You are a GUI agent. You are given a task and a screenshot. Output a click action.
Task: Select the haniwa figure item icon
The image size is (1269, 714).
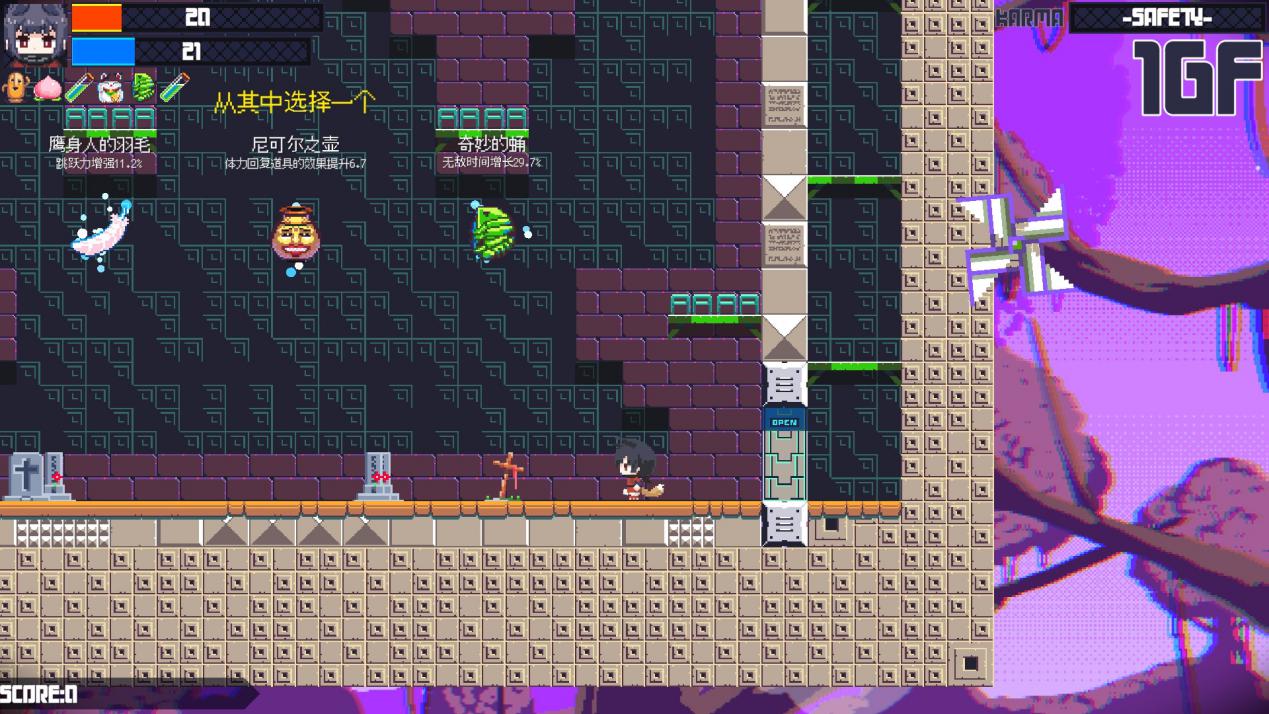(15, 88)
